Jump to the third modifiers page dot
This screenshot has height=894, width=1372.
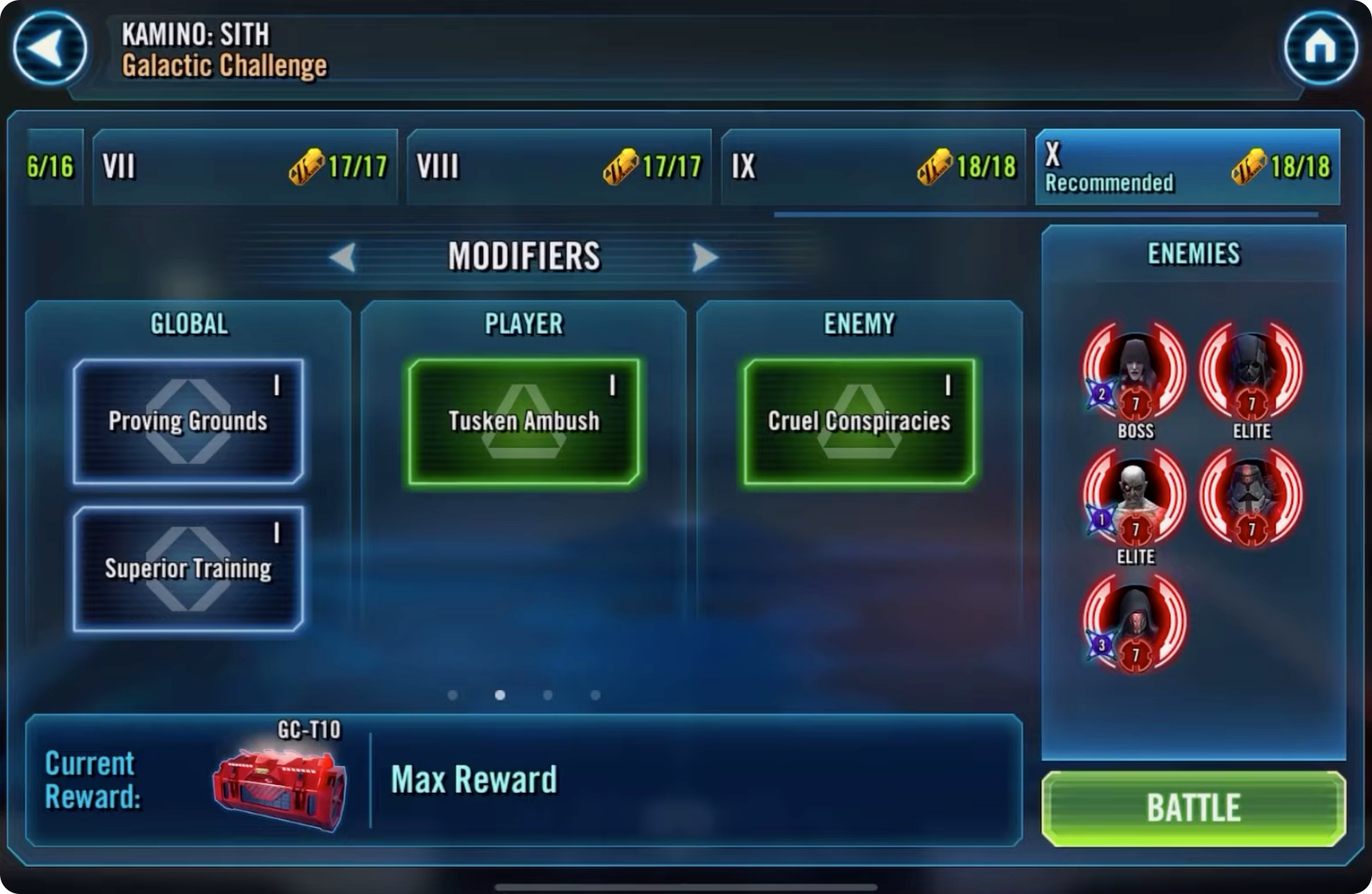(x=547, y=696)
